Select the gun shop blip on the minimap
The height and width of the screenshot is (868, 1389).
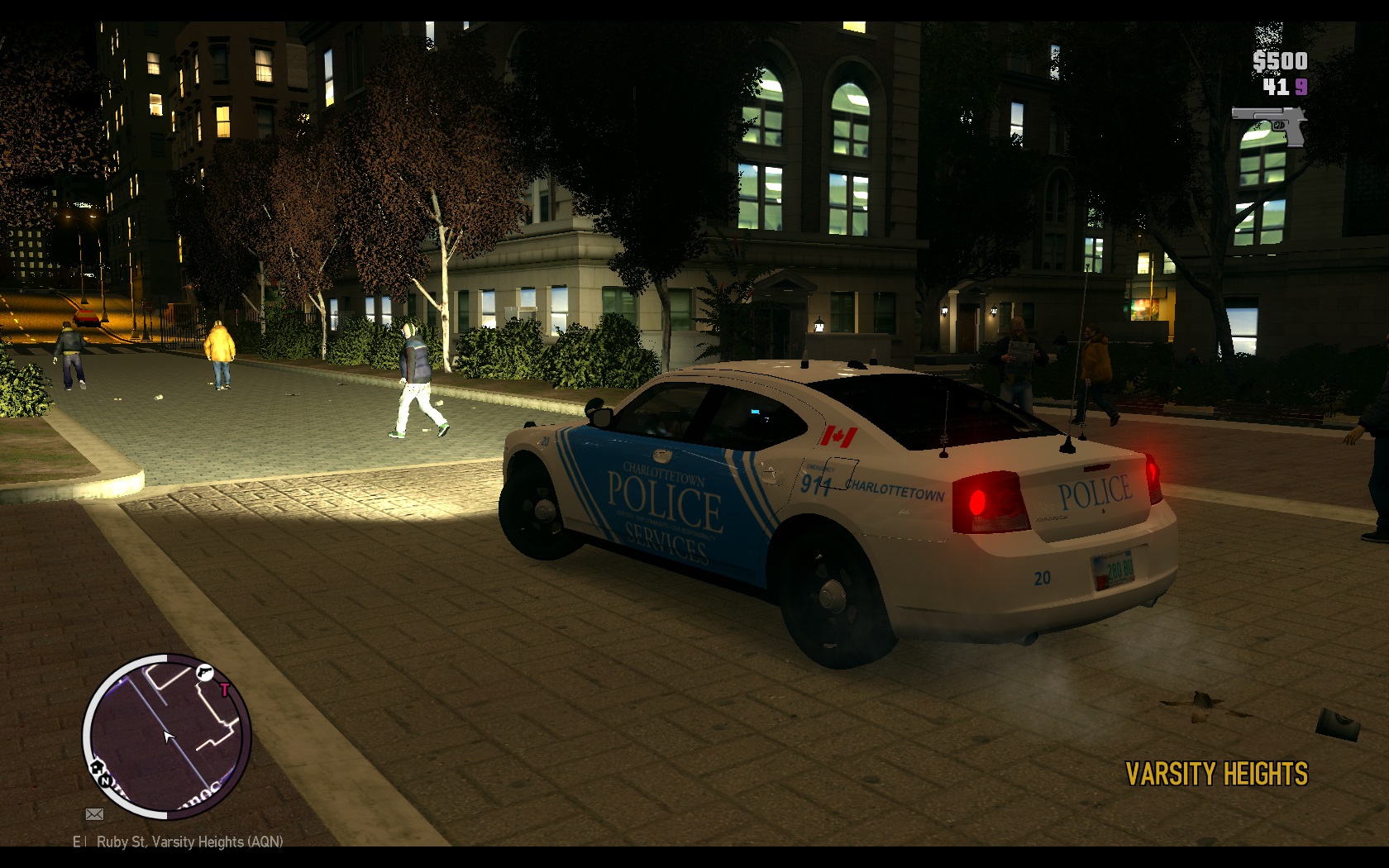(204, 673)
